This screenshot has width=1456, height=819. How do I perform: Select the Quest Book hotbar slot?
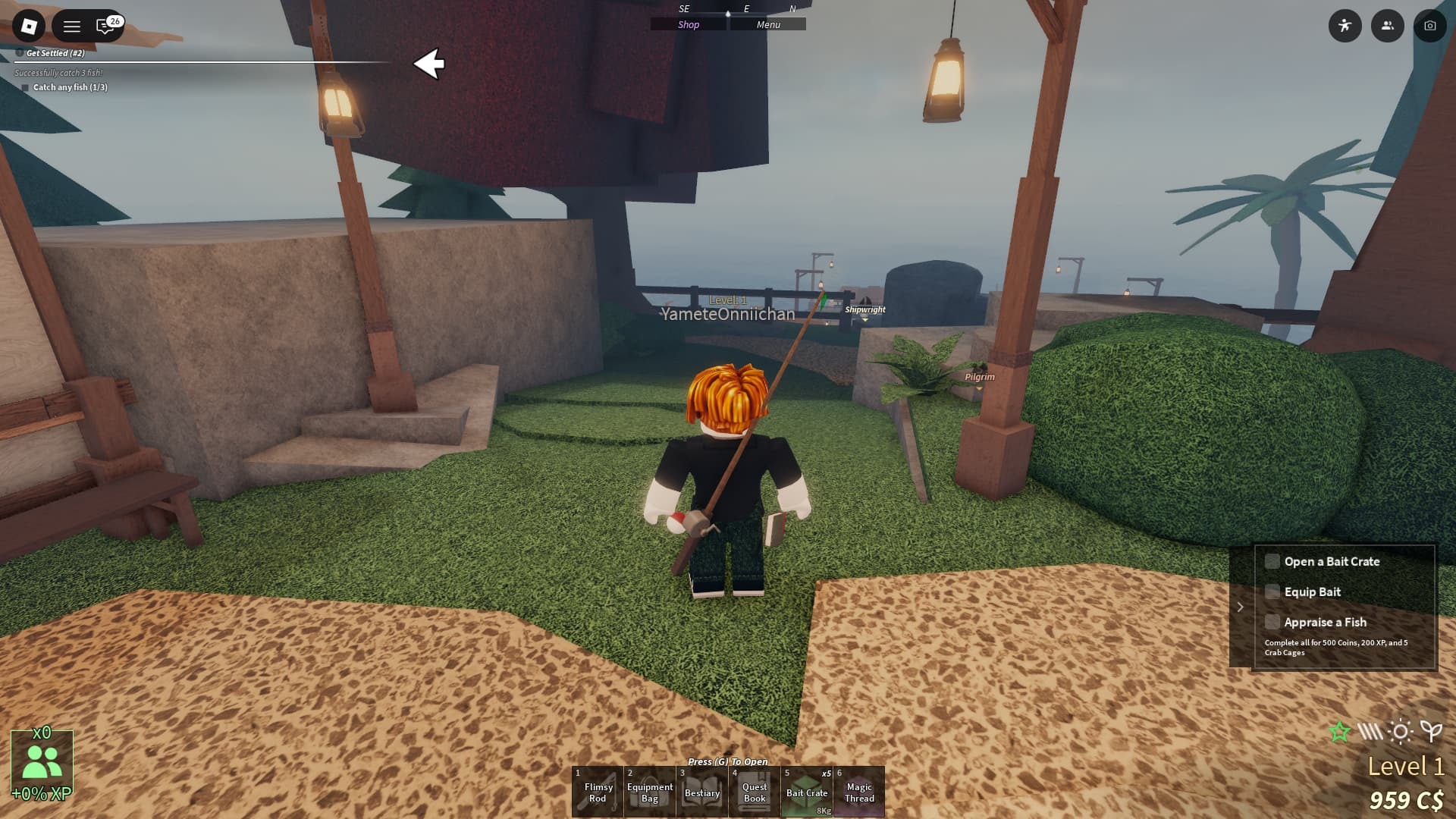coord(755,792)
